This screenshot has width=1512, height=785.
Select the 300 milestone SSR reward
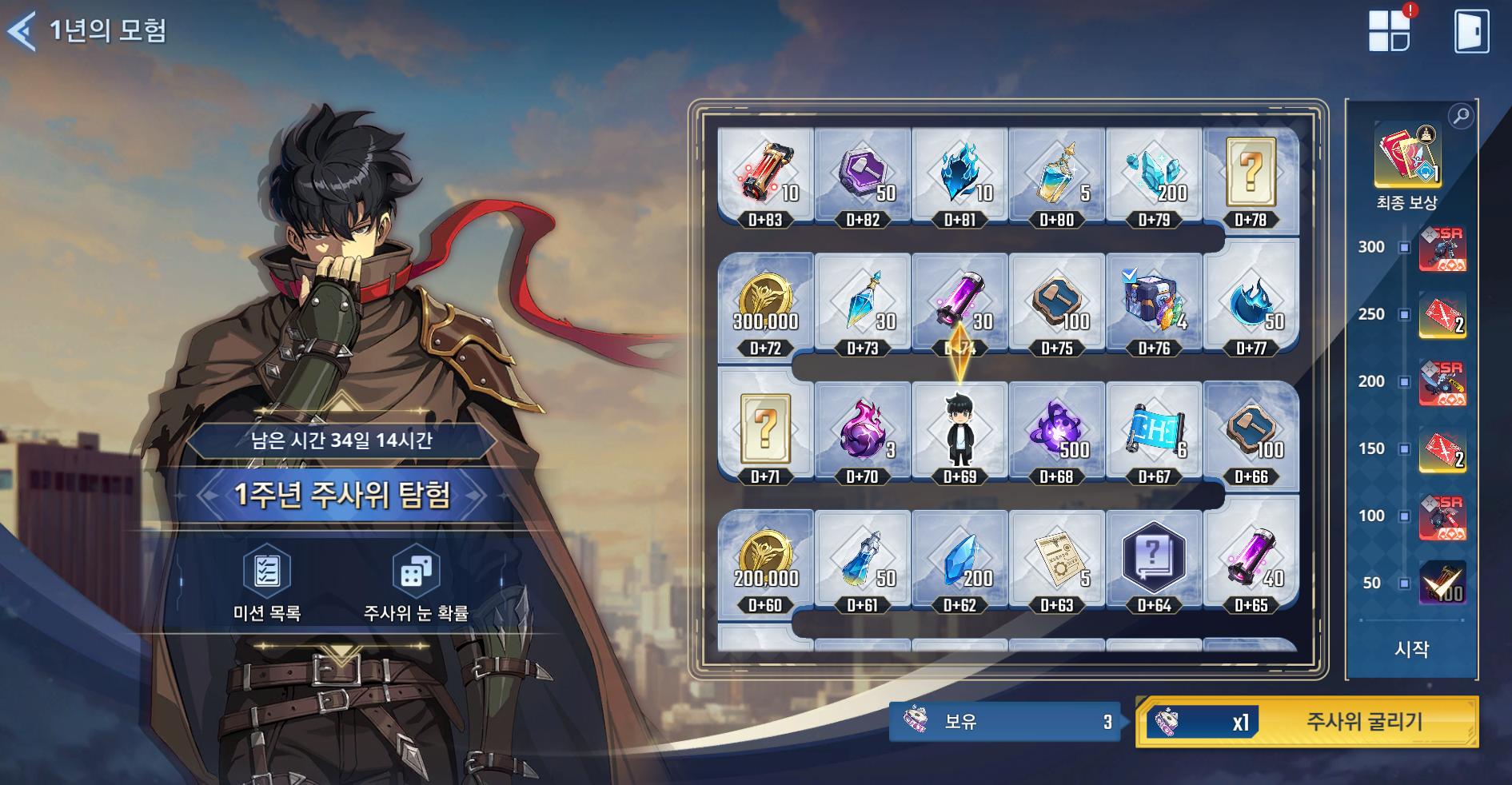pyautogui.click(x=1442, y=249)
